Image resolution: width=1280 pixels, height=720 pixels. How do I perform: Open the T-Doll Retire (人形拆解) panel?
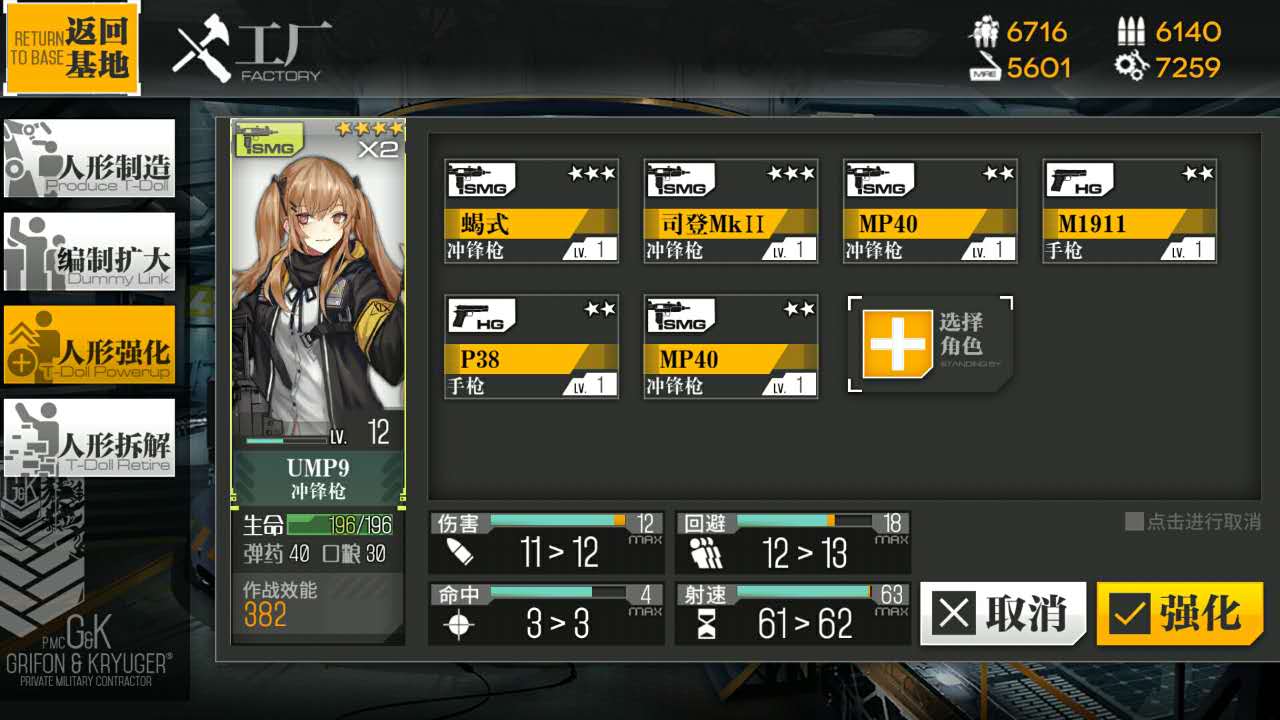tap(90, 437)
